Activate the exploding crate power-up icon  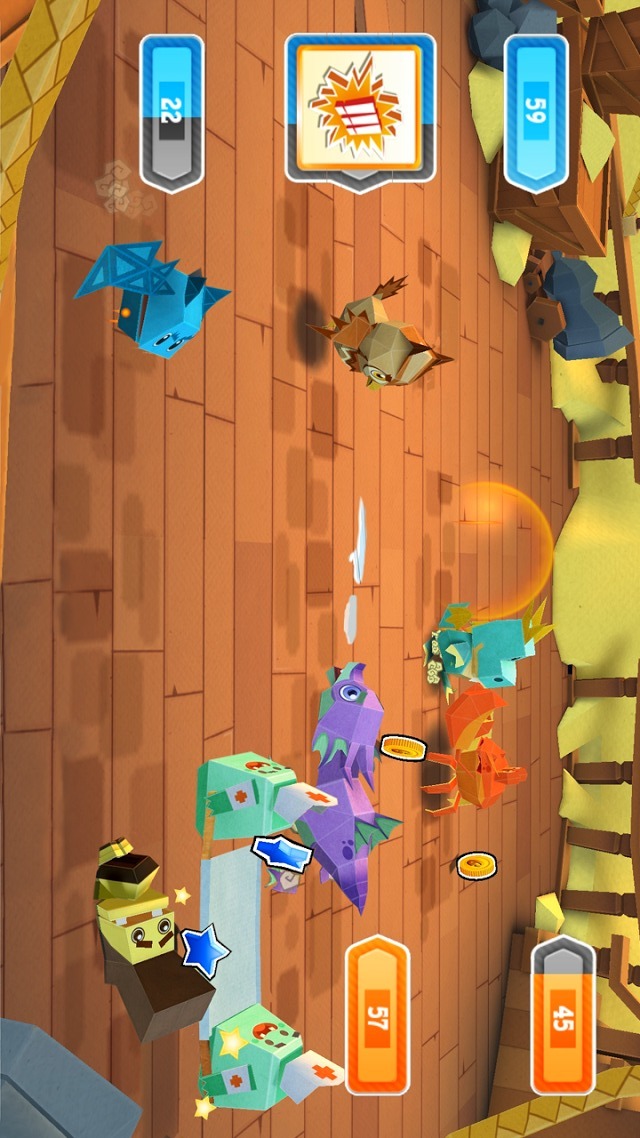click(360, 107)
